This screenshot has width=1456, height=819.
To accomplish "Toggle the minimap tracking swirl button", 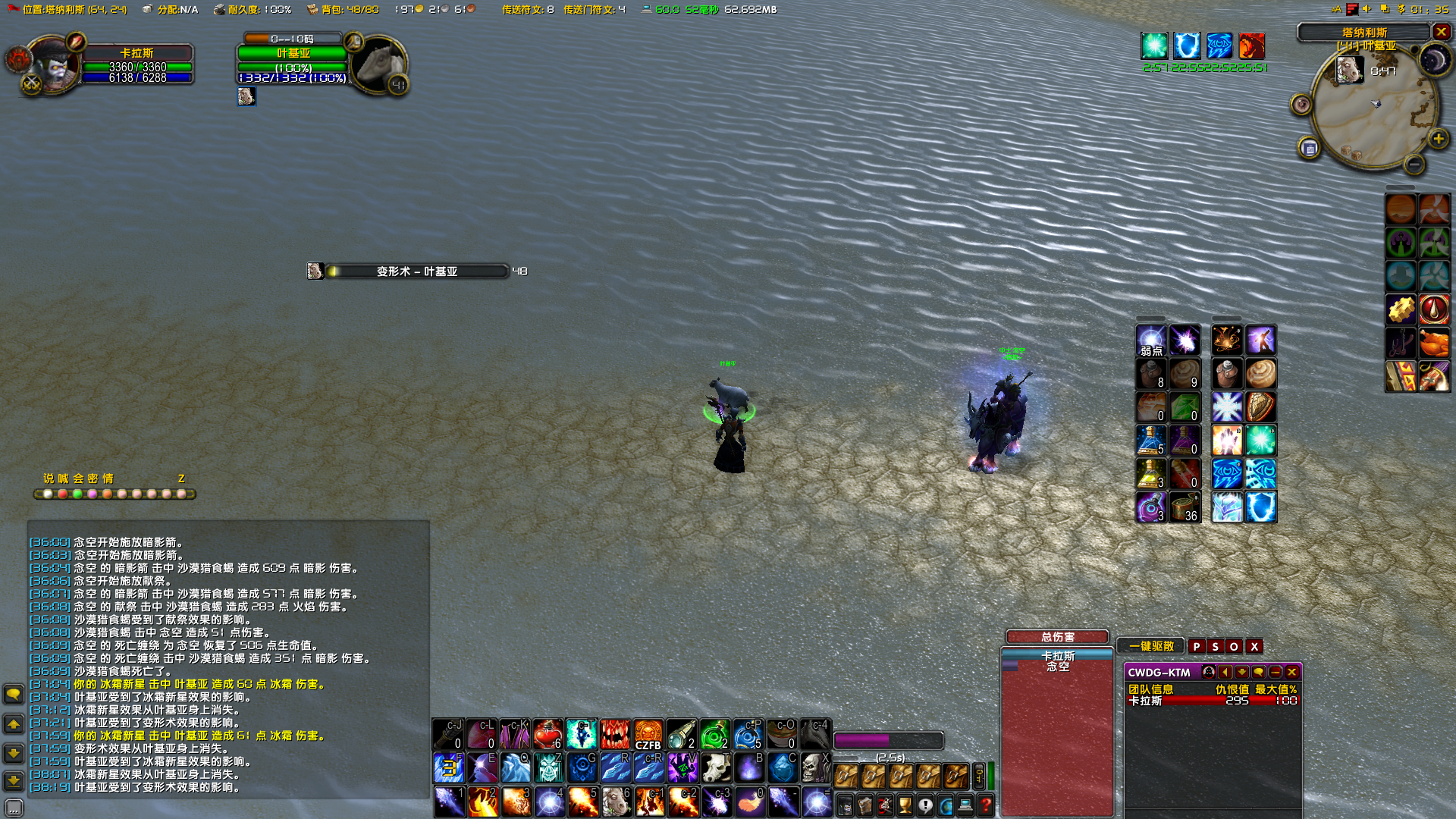I will pos(1301,104).
